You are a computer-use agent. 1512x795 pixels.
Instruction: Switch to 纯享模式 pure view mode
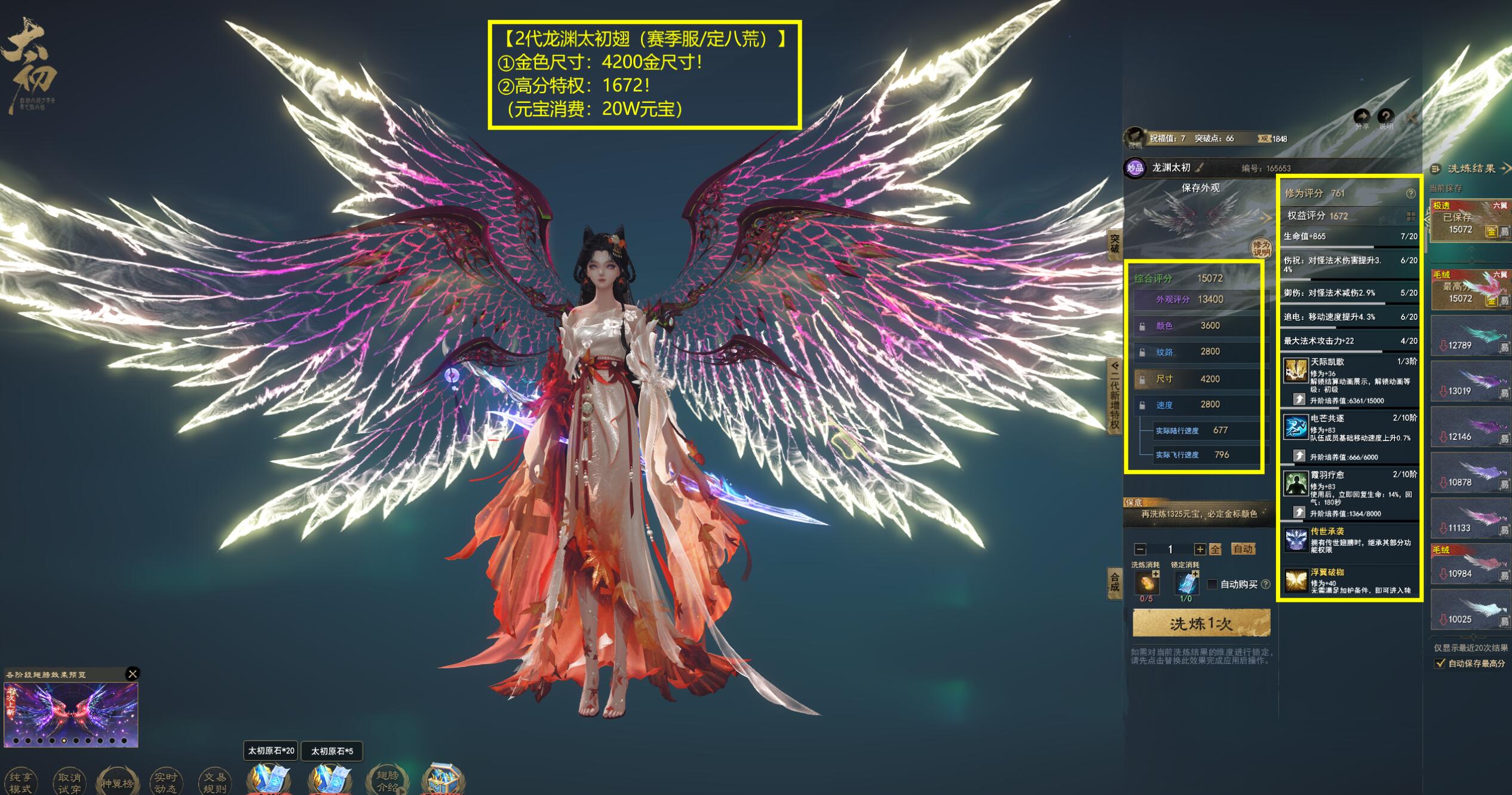(x=20, y=782)
